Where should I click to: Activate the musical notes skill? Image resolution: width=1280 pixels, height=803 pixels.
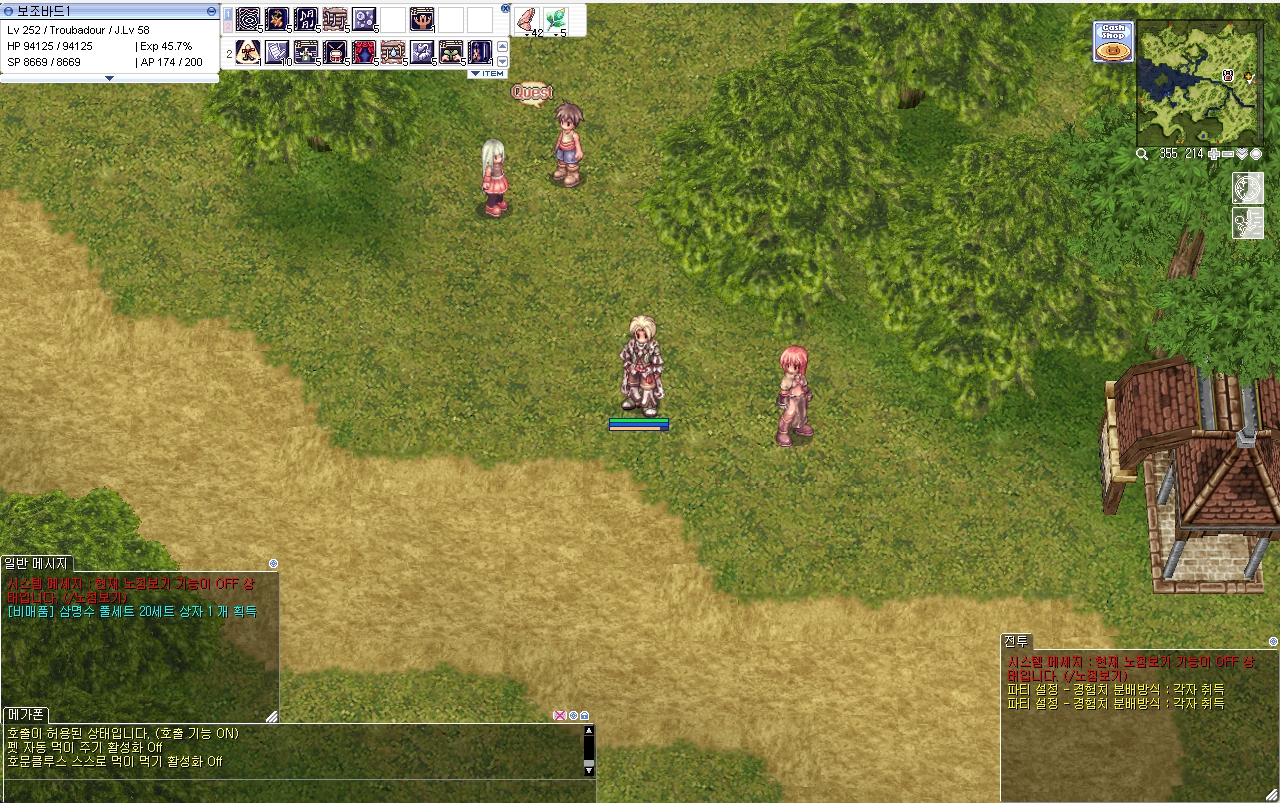(x=306, y=19)
